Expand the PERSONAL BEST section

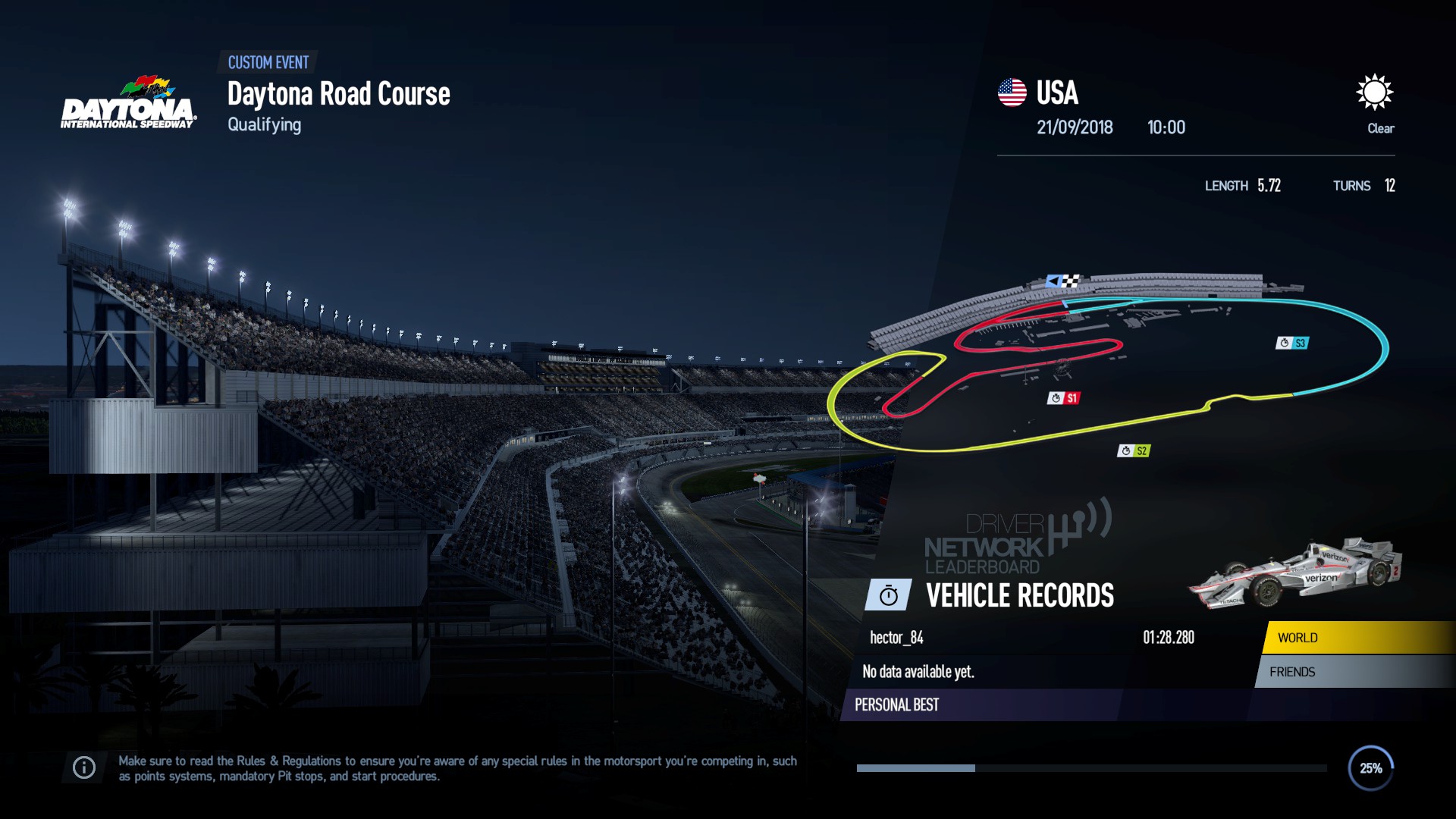click(896, 704)
